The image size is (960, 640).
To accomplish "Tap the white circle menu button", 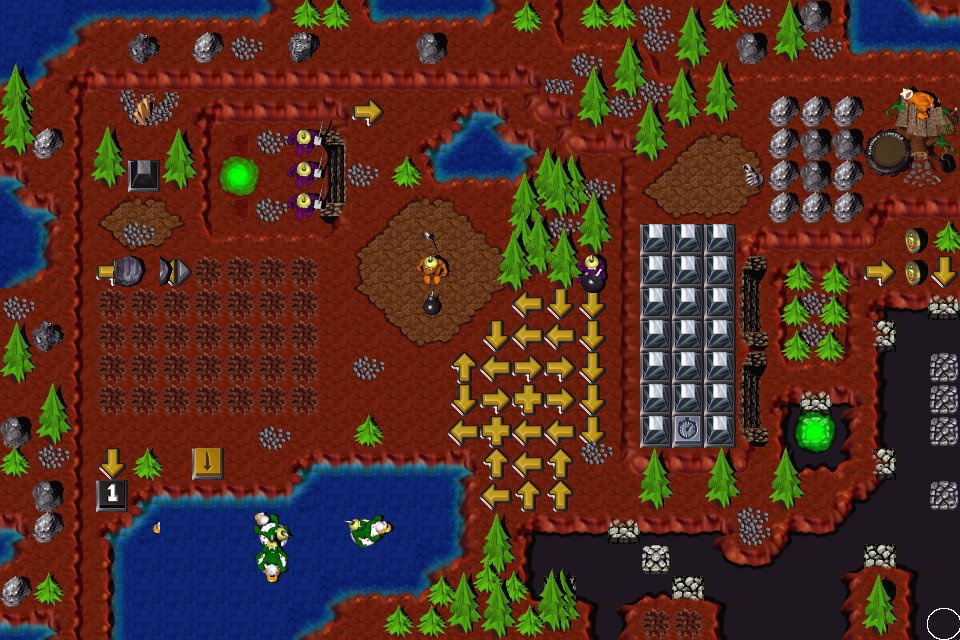I will pos(942,622).
